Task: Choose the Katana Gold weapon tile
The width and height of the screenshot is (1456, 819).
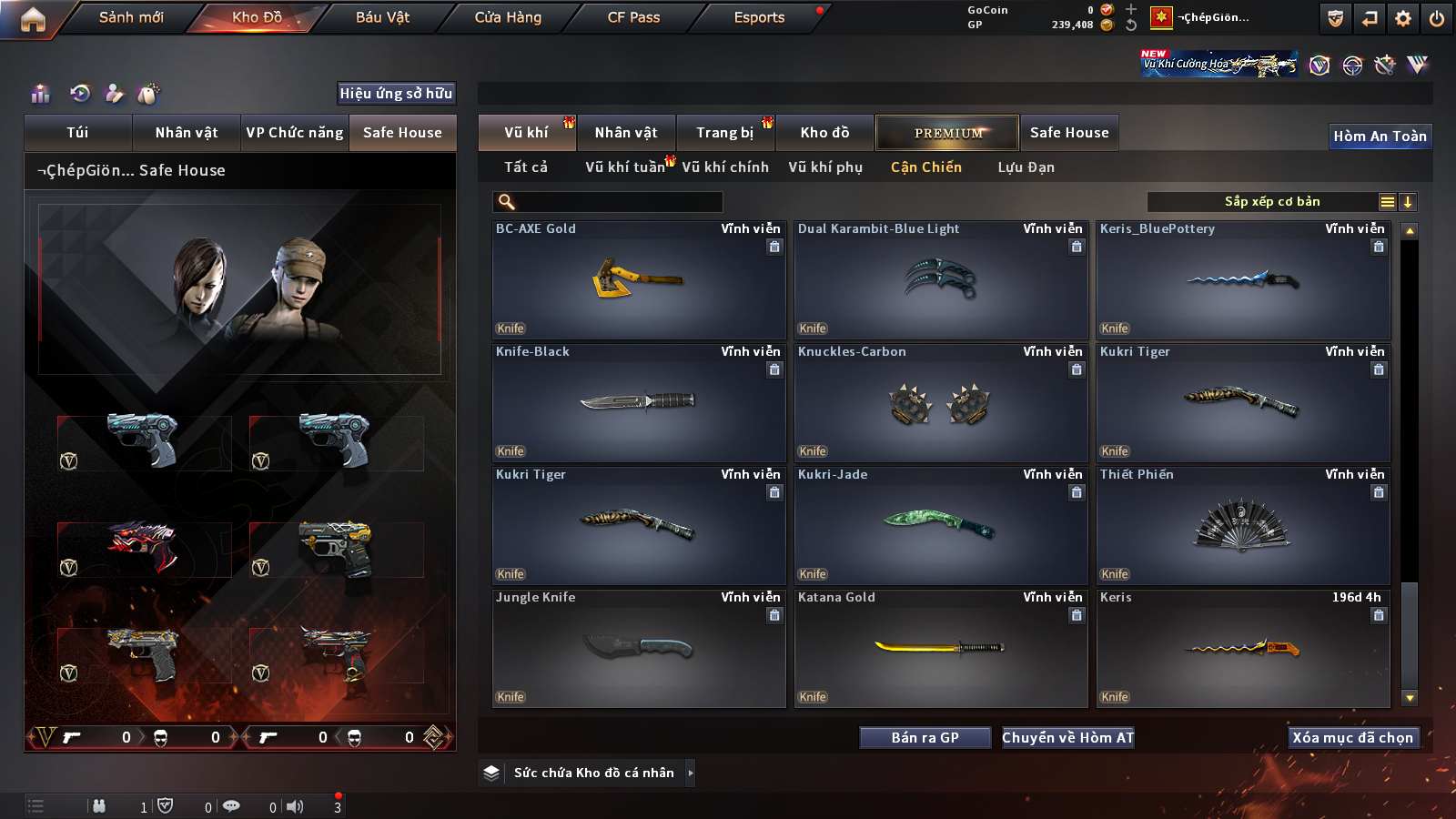Action: 941,648
